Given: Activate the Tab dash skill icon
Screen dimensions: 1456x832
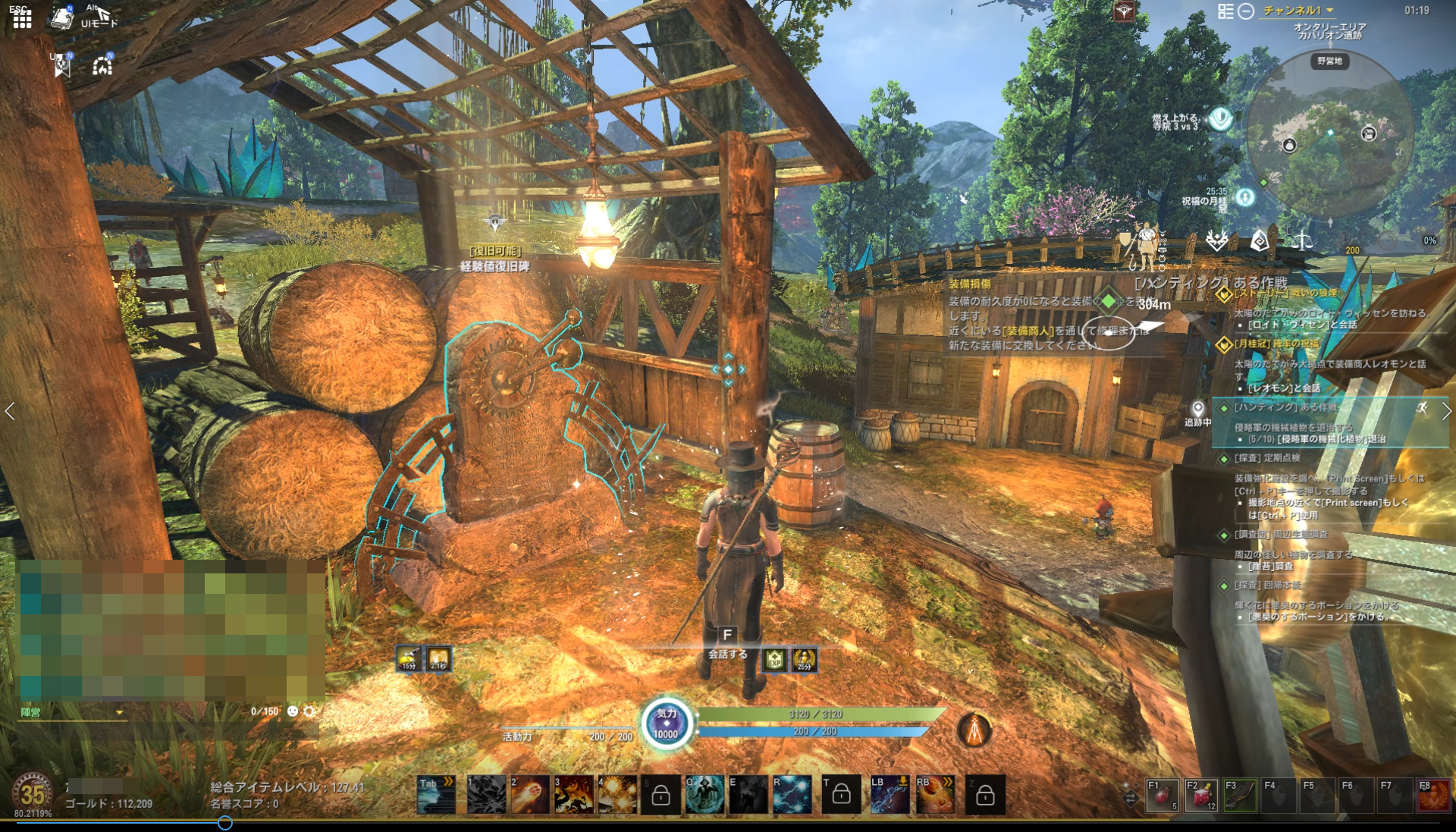Looking at the screenshot, I should click(x=437, y=795).
